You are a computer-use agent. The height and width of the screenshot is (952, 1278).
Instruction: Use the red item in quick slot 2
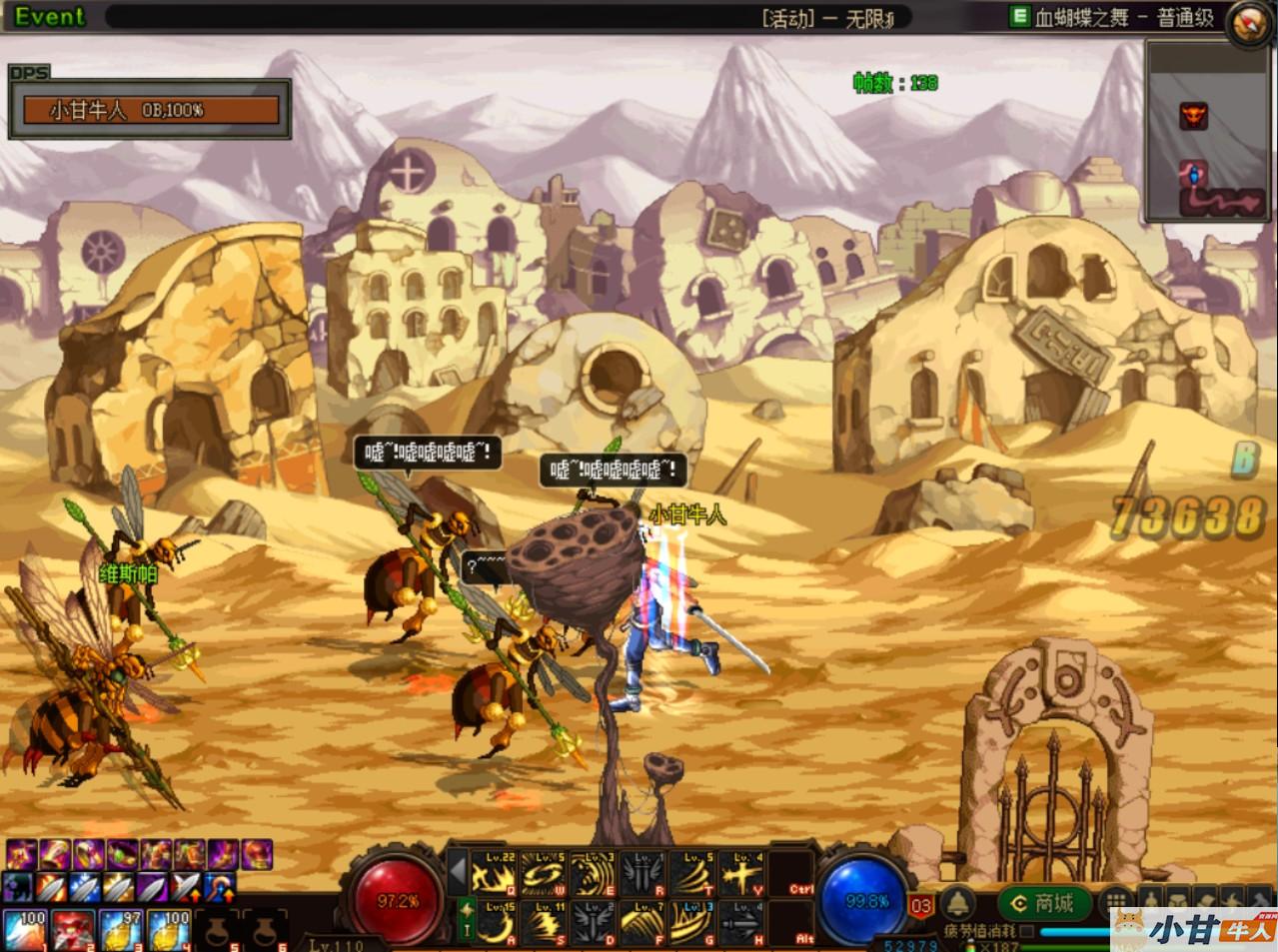click(73, 929)
